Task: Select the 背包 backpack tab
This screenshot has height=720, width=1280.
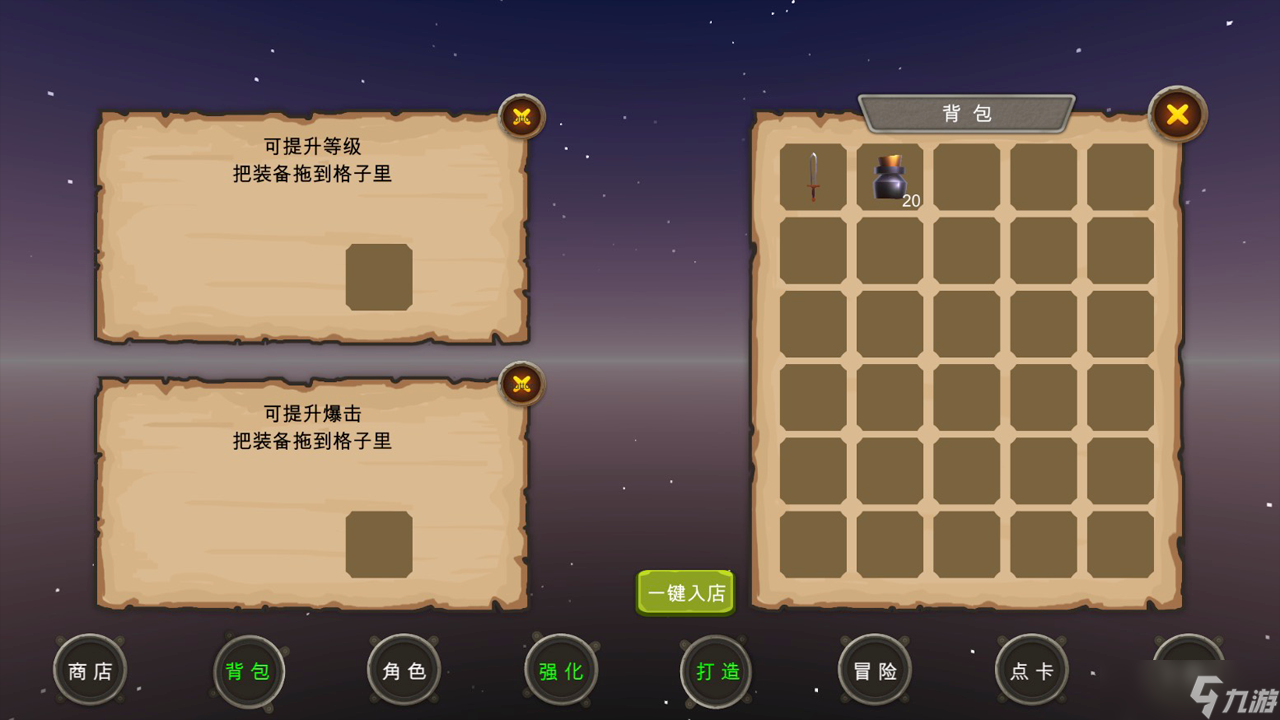Action: click(x=247, y=671)
